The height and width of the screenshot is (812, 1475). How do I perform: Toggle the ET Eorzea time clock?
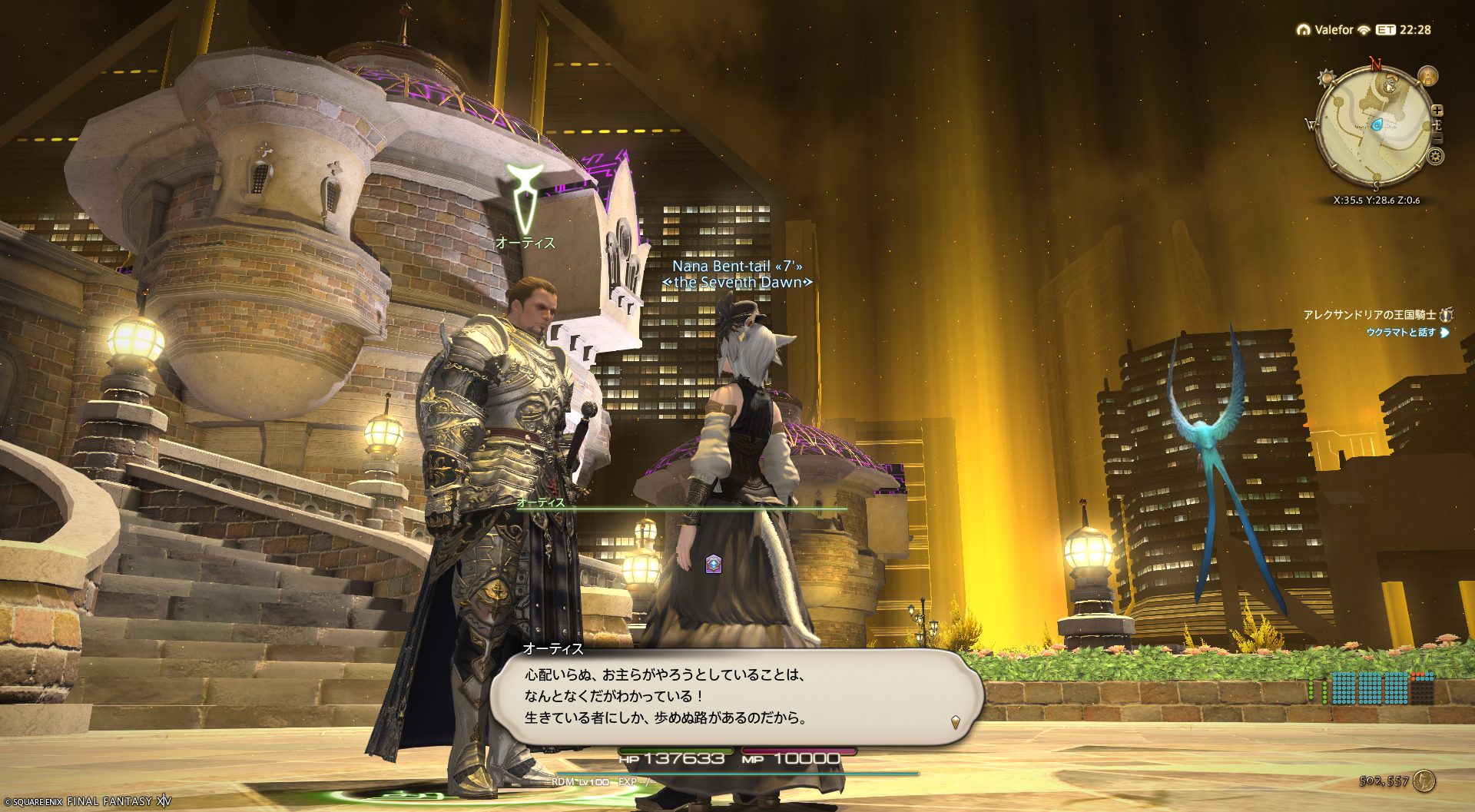click(x=1404, y=30)
